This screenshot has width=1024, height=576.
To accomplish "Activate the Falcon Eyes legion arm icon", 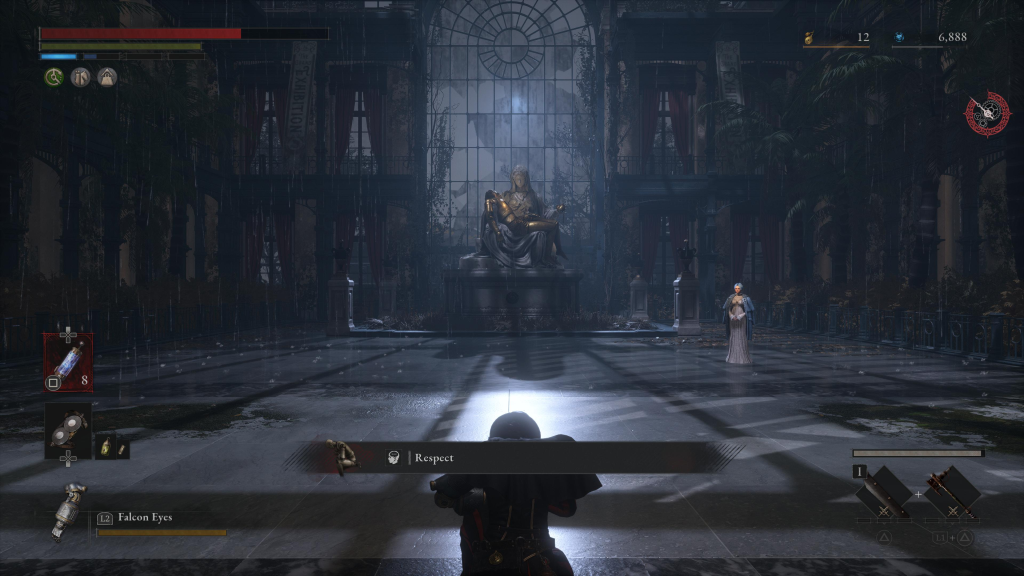I will click(68, 508).
